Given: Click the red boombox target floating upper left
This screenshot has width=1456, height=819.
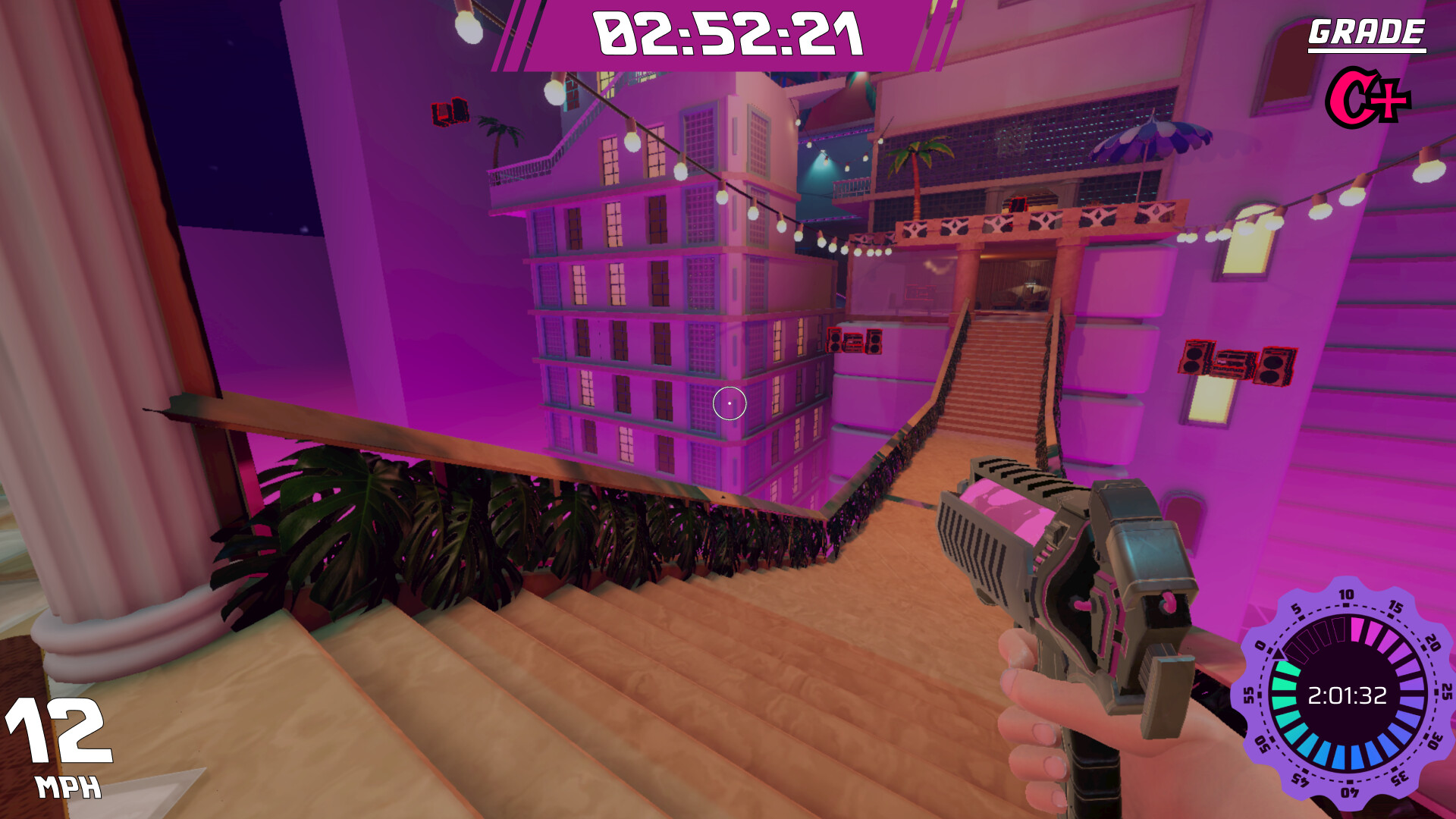Looking at the screenshot, I should 450,112.
